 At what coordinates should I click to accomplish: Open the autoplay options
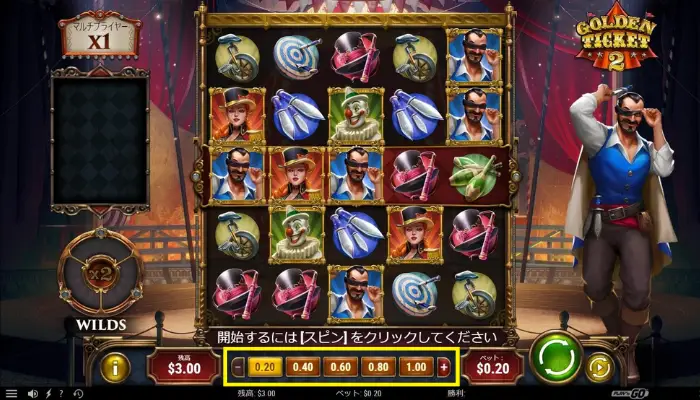[x=599, y=367]
